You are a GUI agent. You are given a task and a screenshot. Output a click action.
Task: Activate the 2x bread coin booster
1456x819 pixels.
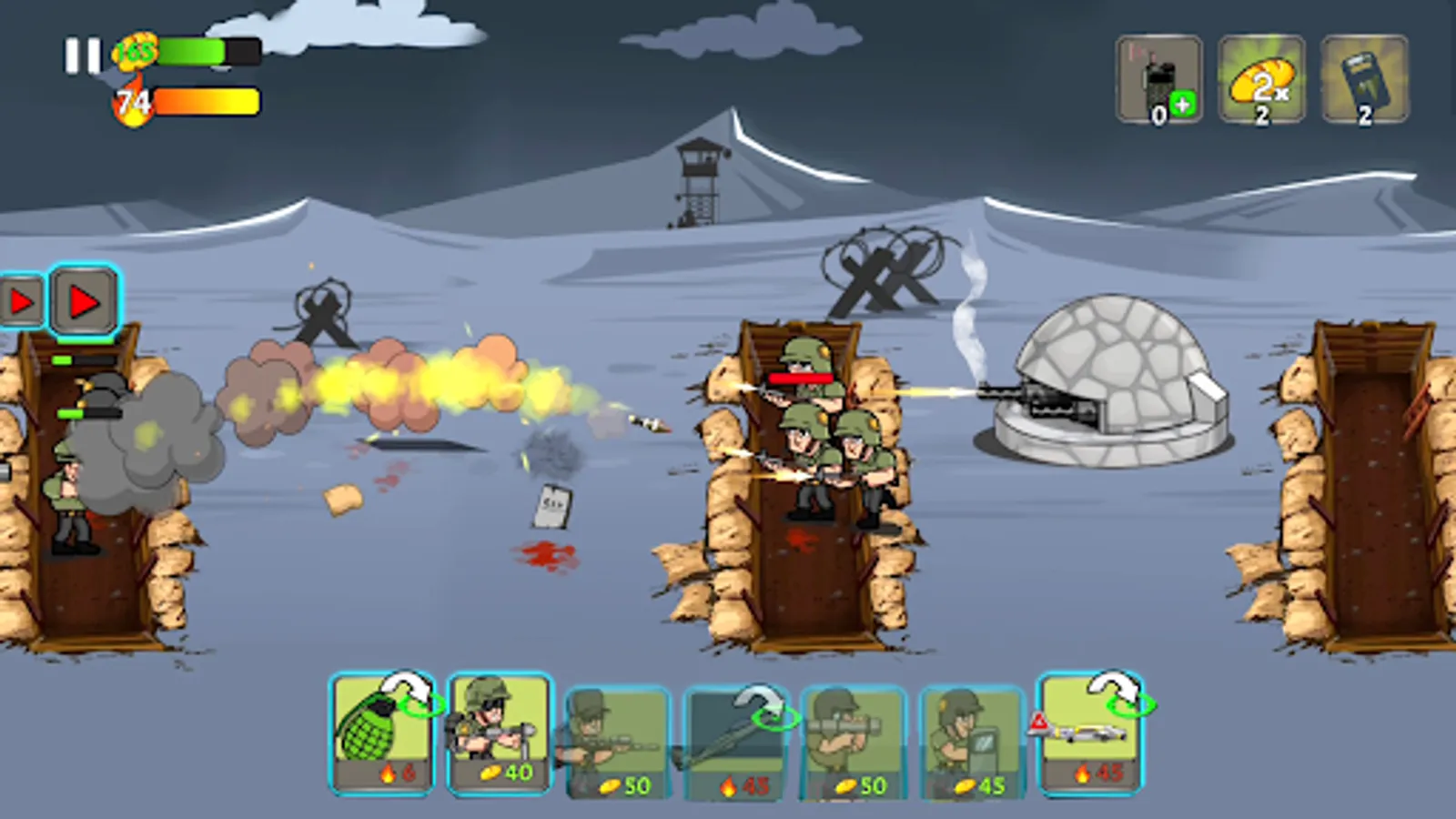pos(1261,77)
